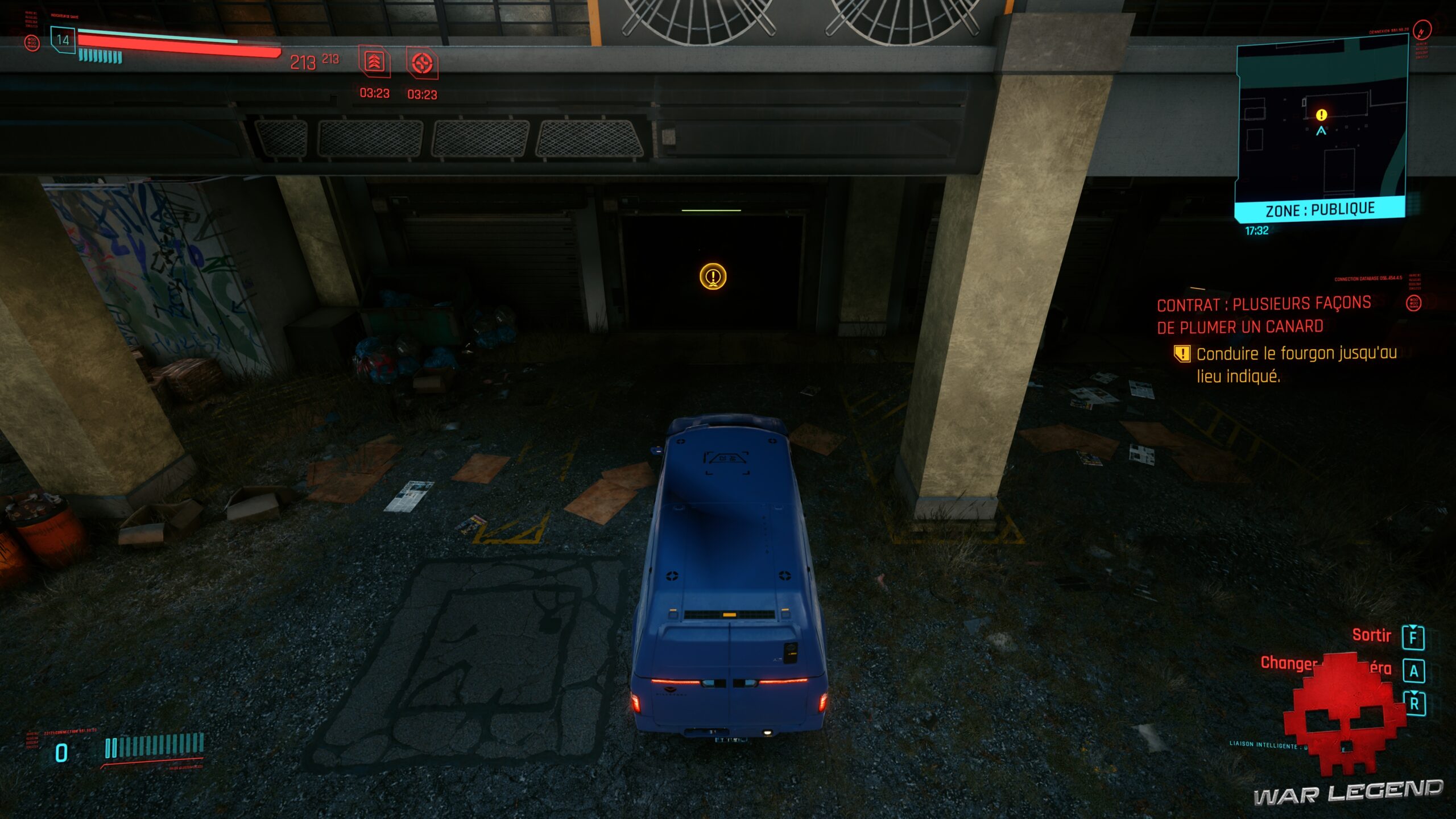Viewport: 1456px width, 819px height.
Task: Select the chevron buff status icon
Action: (x=375, y=63)
